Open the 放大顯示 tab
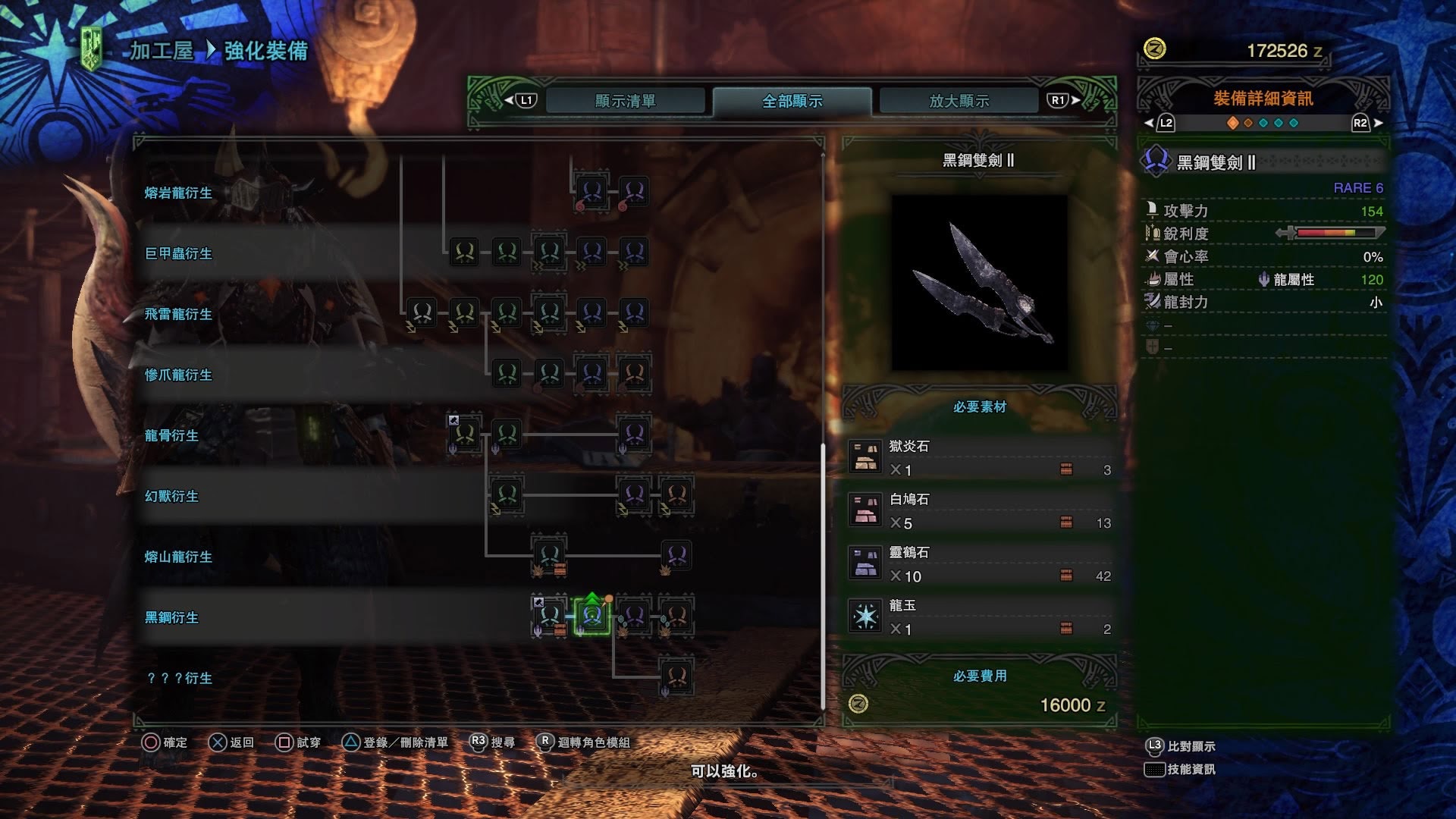Screen dimensions: 1456x819 [x=959, y=101]
